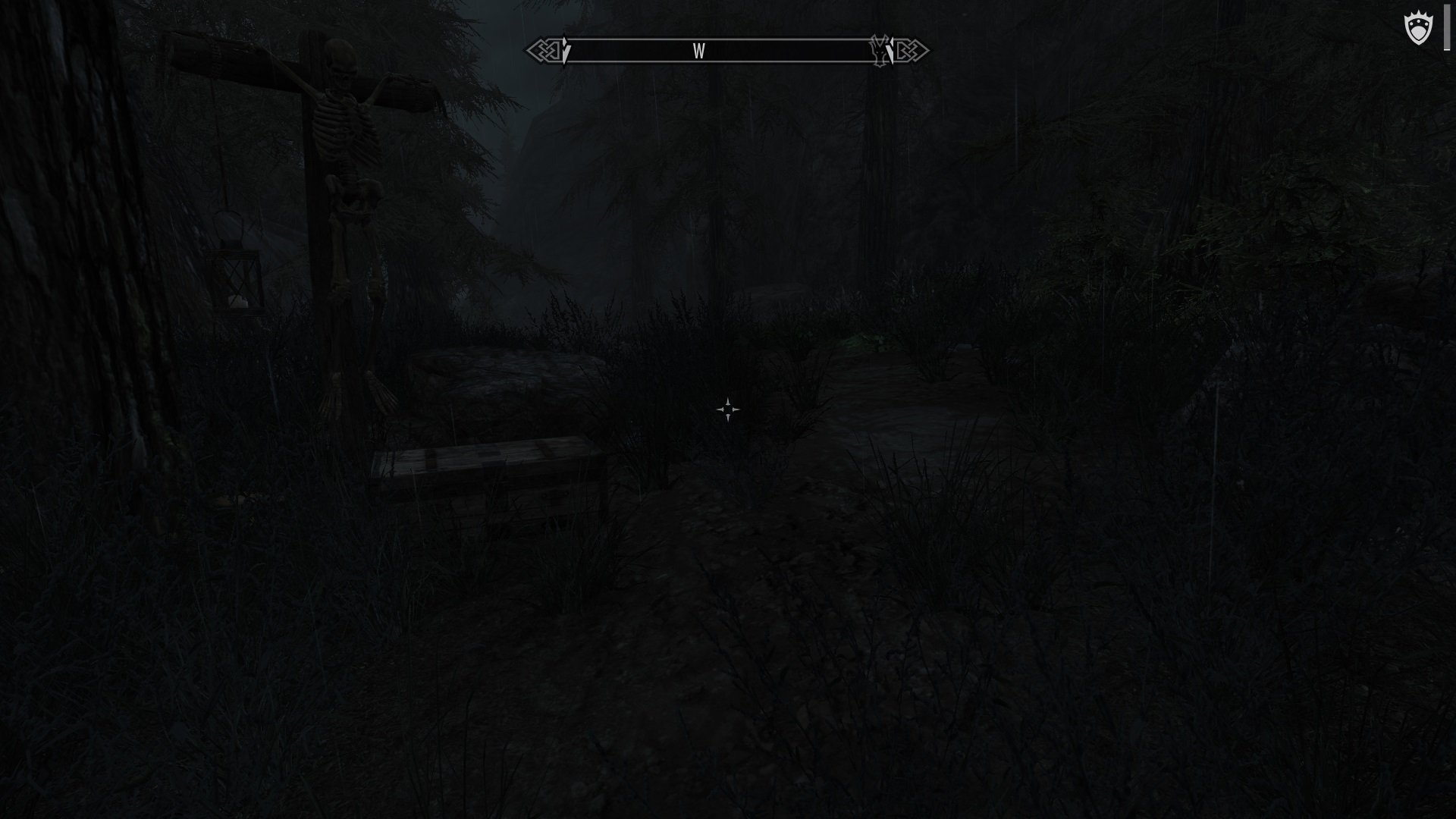Click the dragon head marker on the compass
Image resolution: width=1456 pixels, height=819 pixels.
(880, 50)
